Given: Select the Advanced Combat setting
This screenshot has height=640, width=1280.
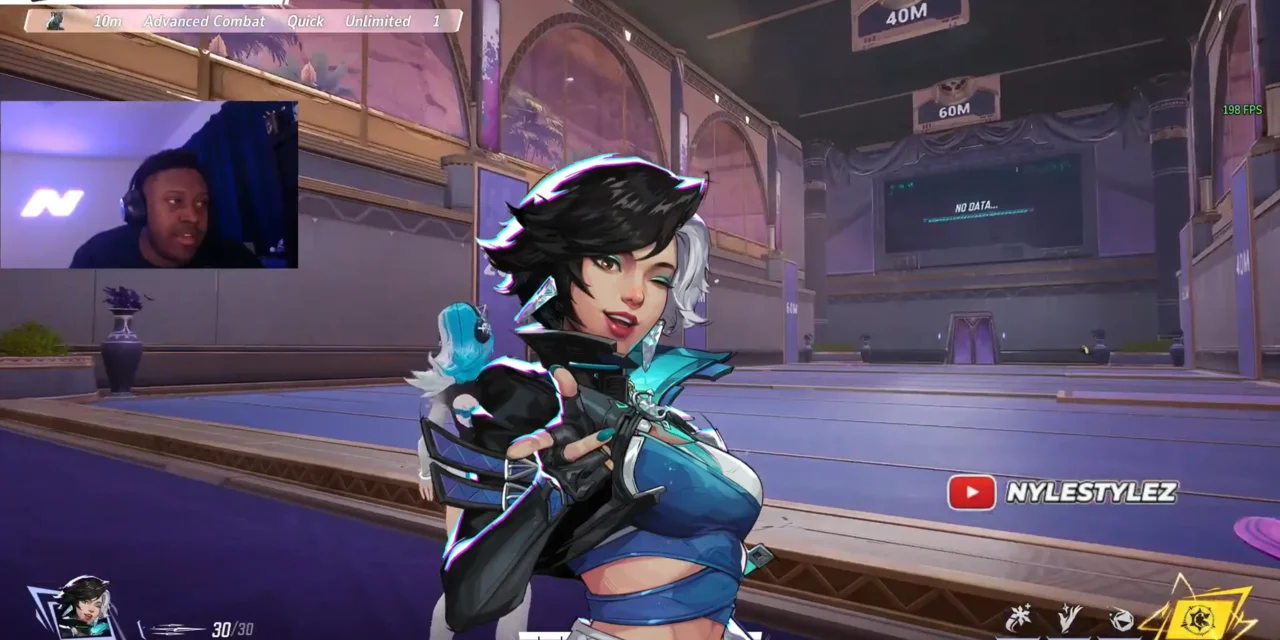Looking at the screenshot, I should pyautogui.click(x=204, y=21).
